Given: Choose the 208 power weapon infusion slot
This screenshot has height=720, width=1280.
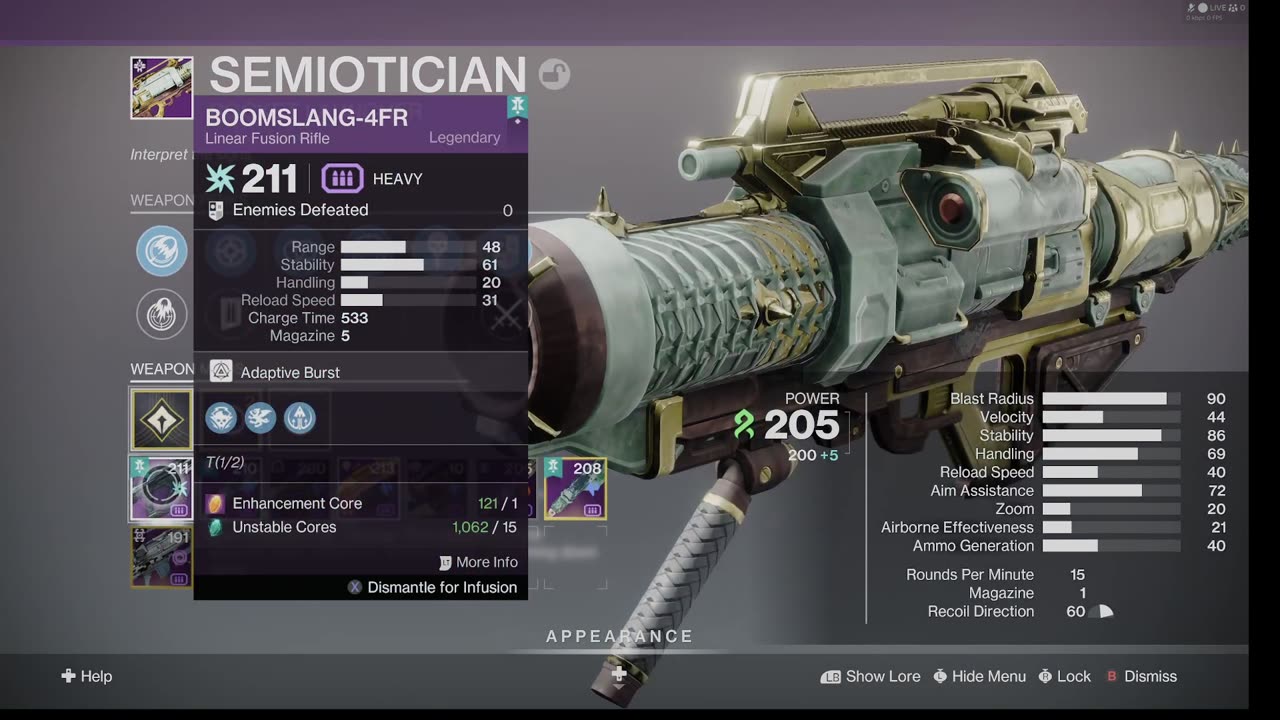Looking at the screenshot, I should 575,488.
